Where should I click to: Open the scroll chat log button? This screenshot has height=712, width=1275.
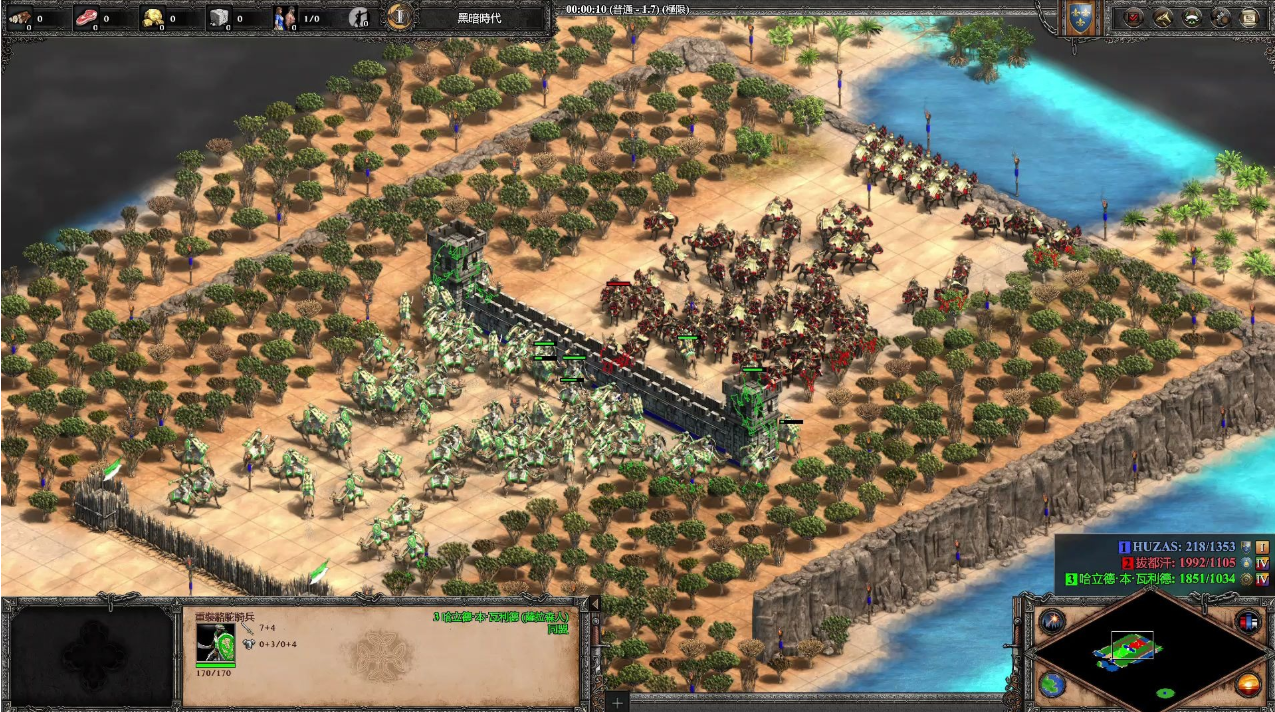pyautogui.click(x=1249, y=17)
